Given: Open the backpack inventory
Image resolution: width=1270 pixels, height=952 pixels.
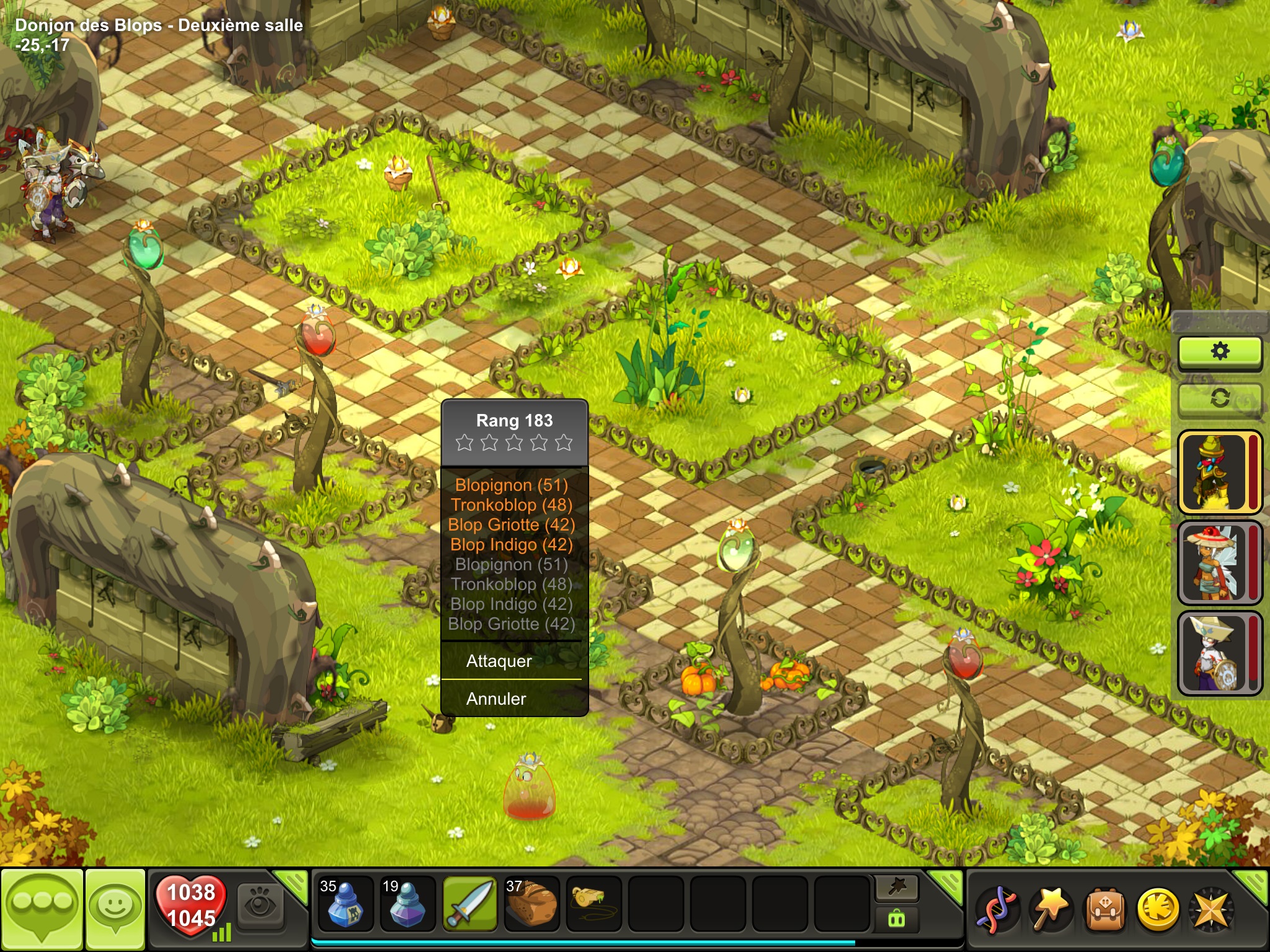Looking at the screenshot, I should point(1105,910).
